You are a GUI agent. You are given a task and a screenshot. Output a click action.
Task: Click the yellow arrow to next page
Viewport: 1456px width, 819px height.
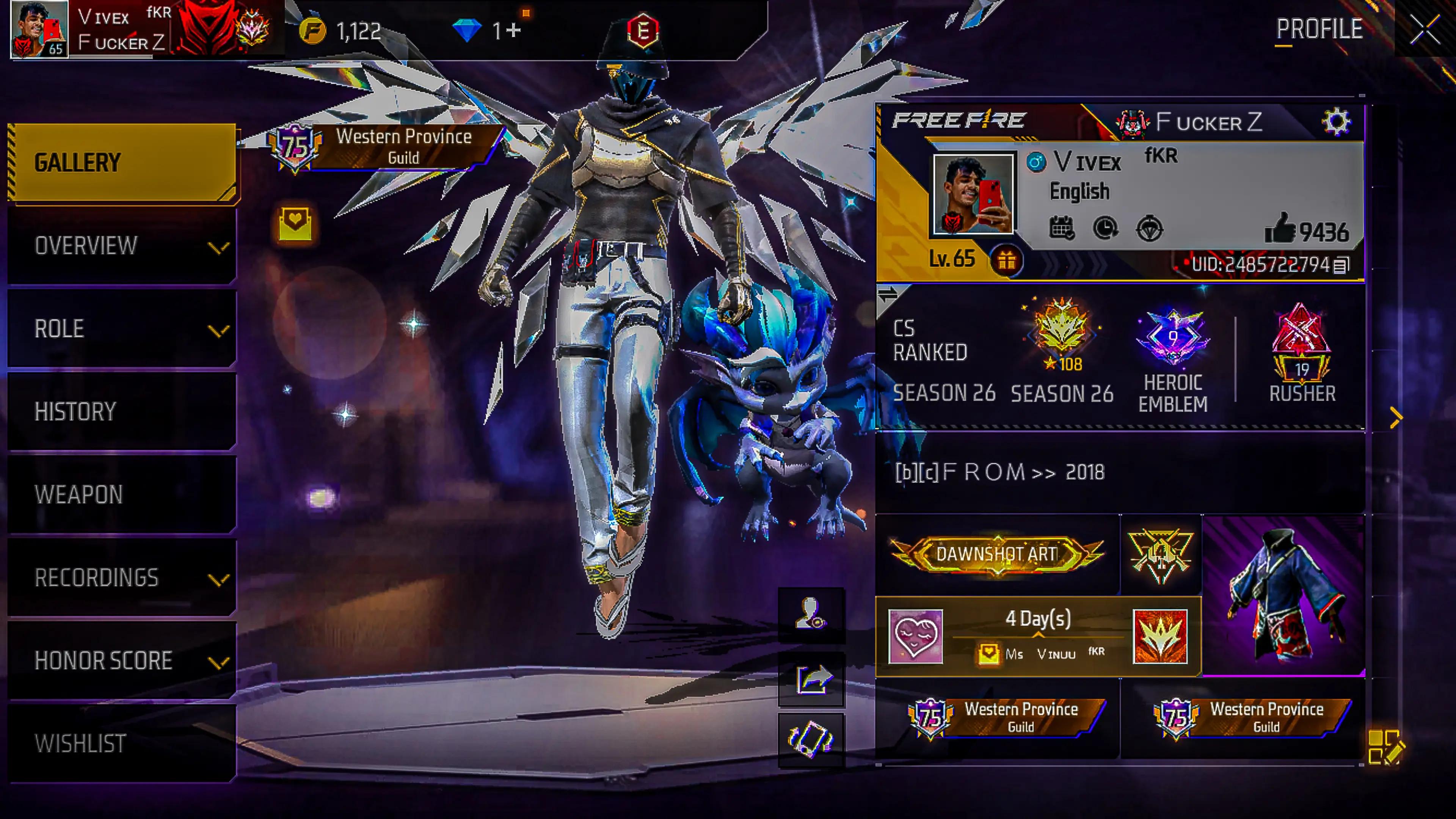tap(1395, 418)
